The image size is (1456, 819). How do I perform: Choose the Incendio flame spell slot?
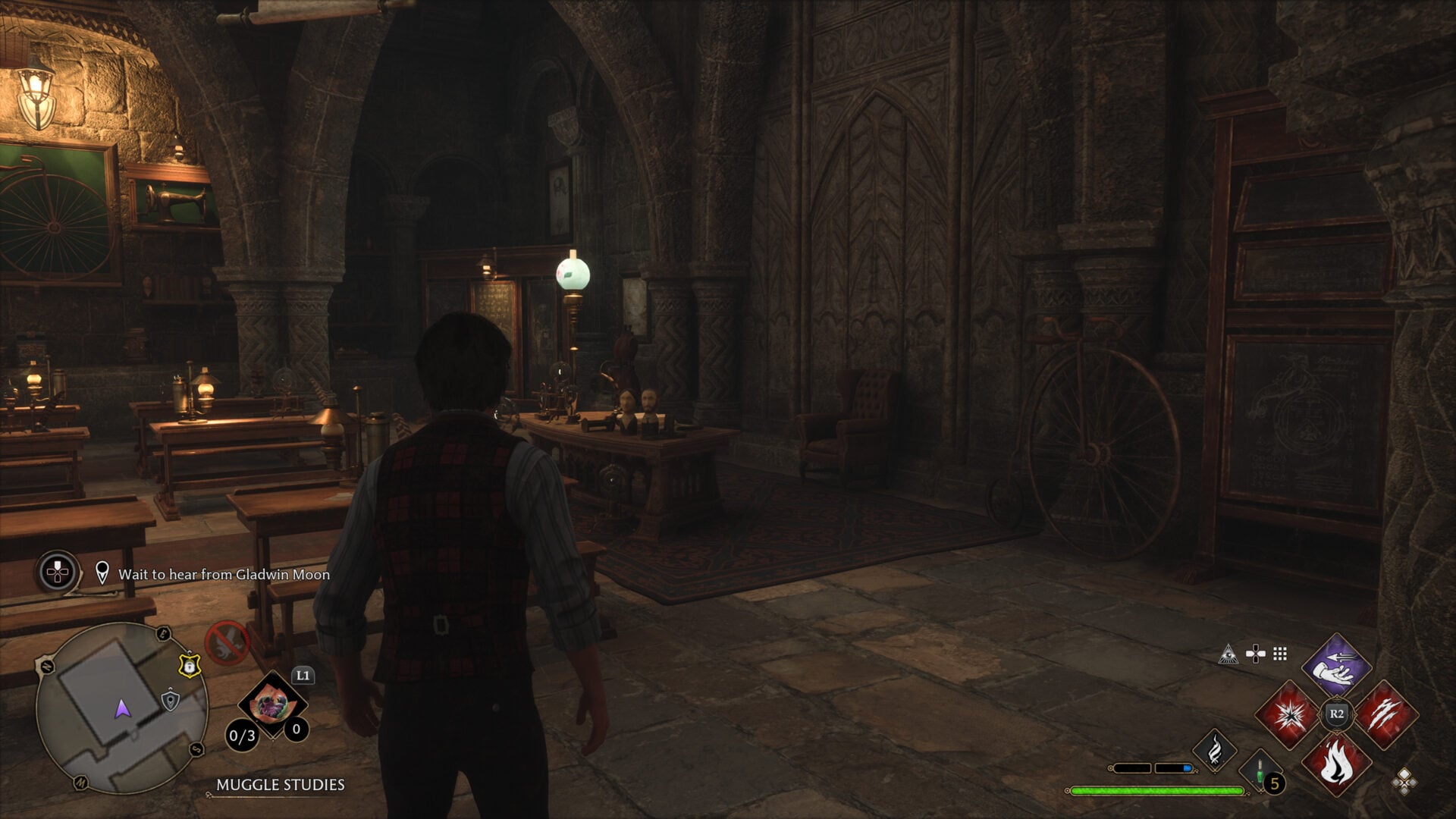point(1336,764)
